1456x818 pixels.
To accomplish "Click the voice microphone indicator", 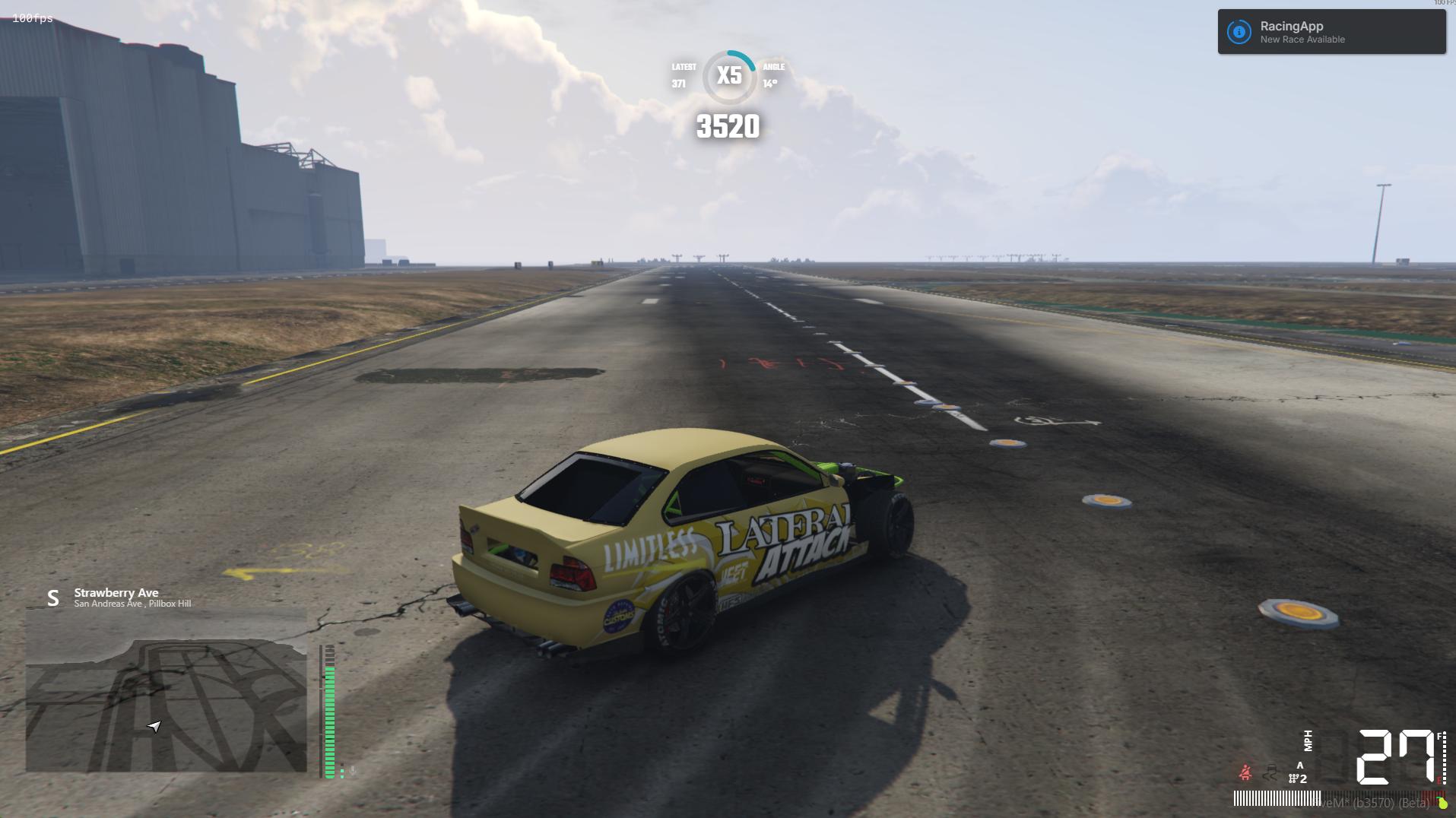I will pos(352,770).
